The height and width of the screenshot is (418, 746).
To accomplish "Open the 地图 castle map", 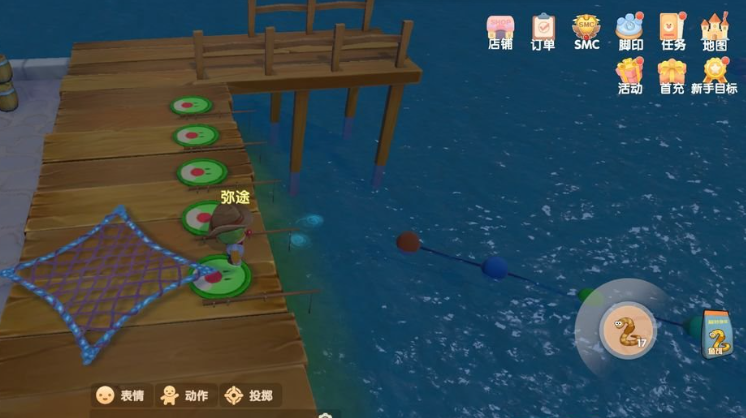I will coord(714,30).
